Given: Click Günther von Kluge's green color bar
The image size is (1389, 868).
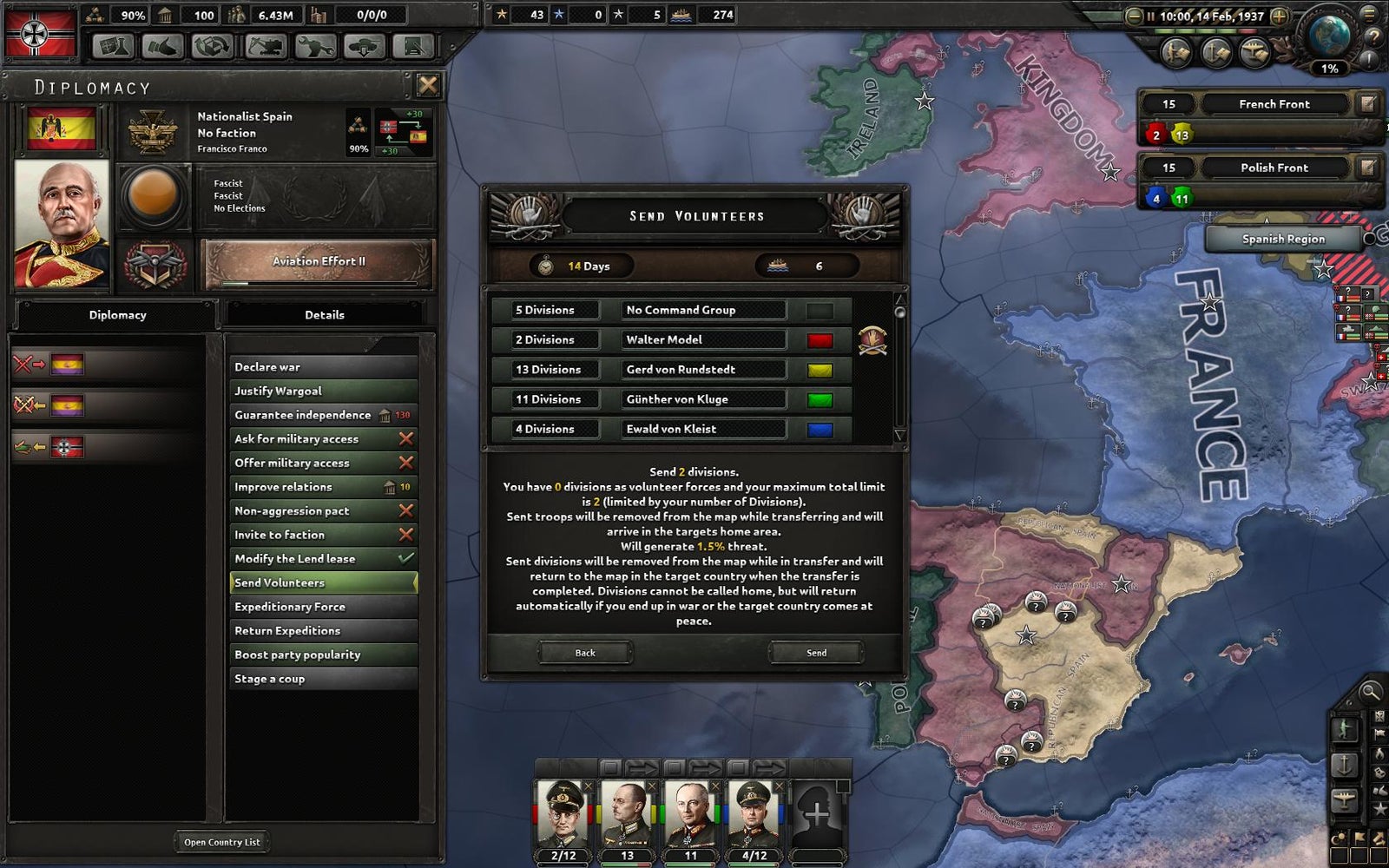Looking at the screenshot, I should (819, 399).
